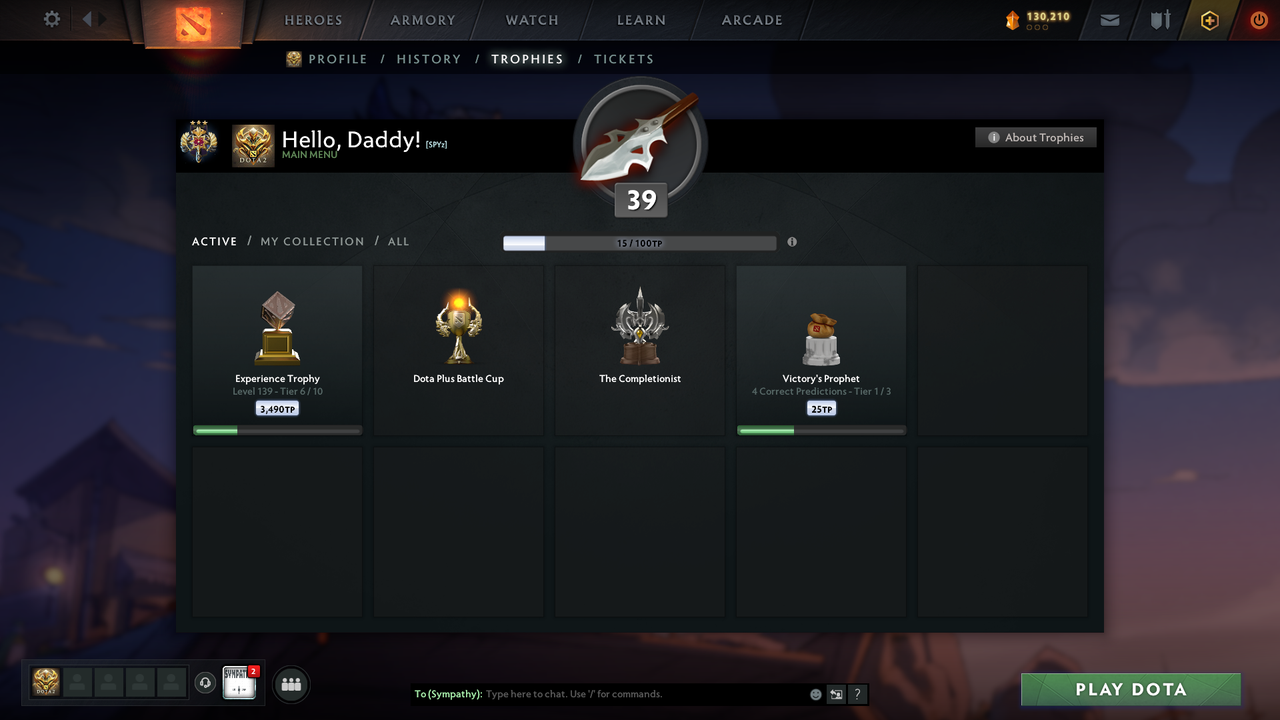This screenshot has height=720, width=1280.
Task: Select the ACTIVE trophies filter
Action: click(x=214, y=241)
